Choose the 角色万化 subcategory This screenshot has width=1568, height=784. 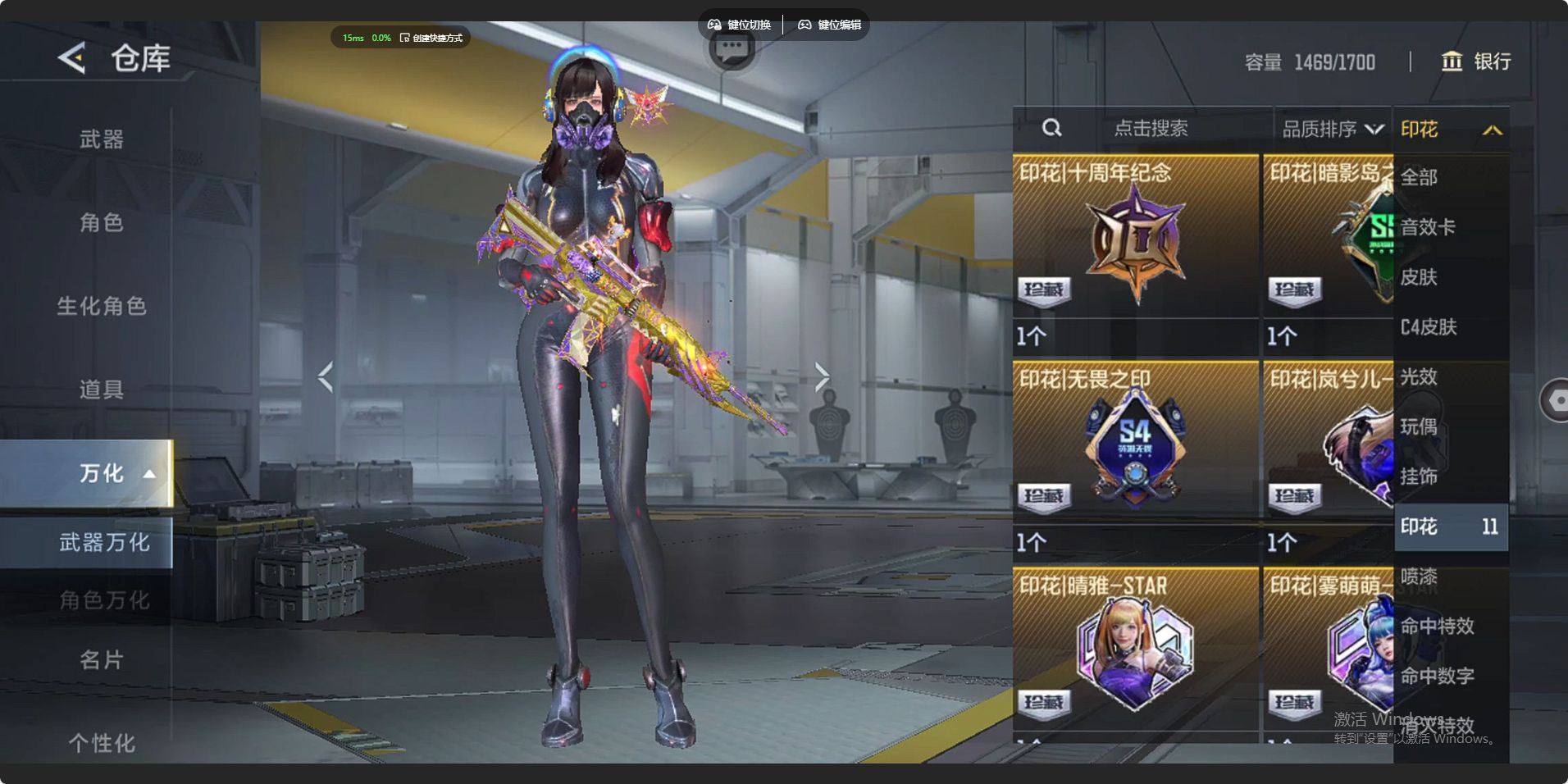[x=103, y=600]
